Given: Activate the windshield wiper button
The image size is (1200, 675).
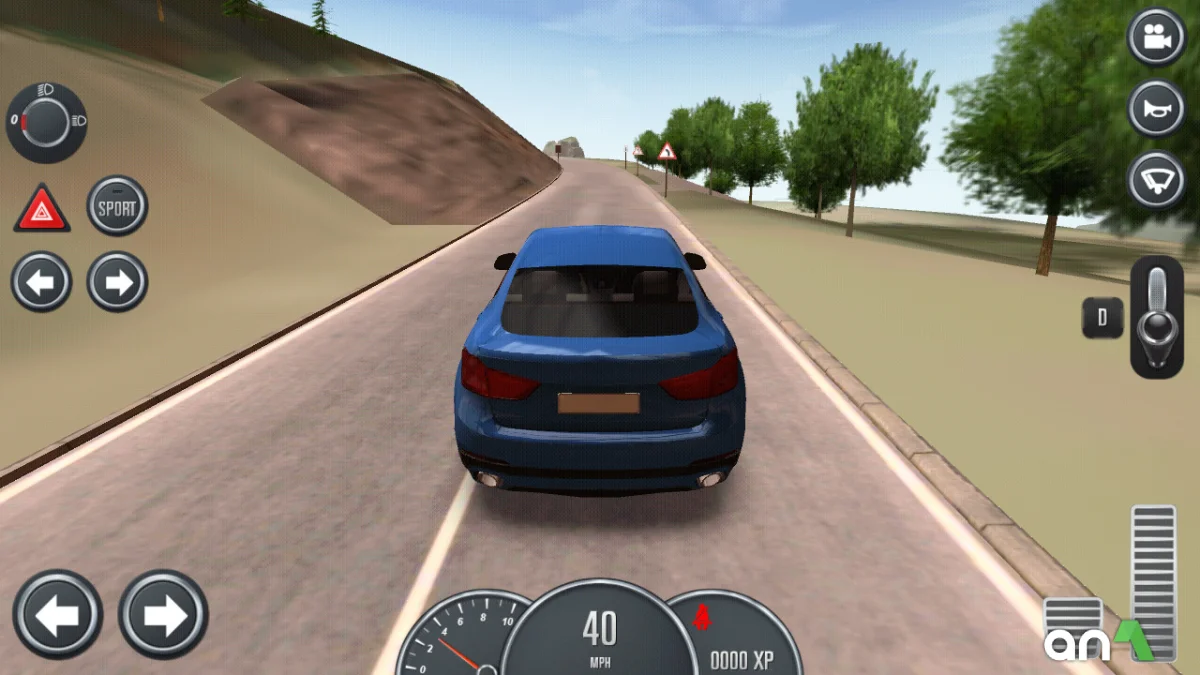Looking at the screenshot, I should pos(1157,180).
